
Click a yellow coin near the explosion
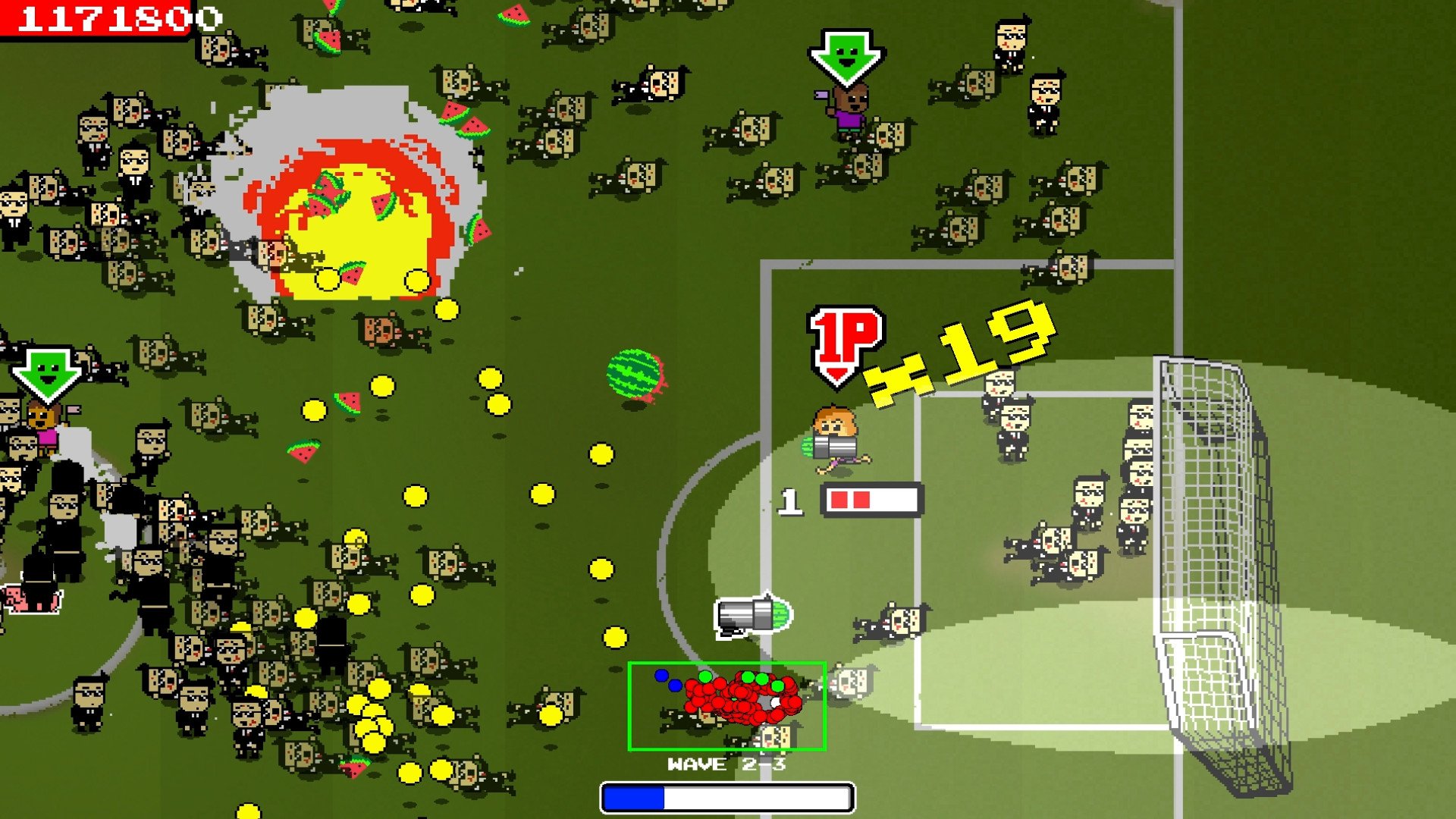[x=326, y=281]
